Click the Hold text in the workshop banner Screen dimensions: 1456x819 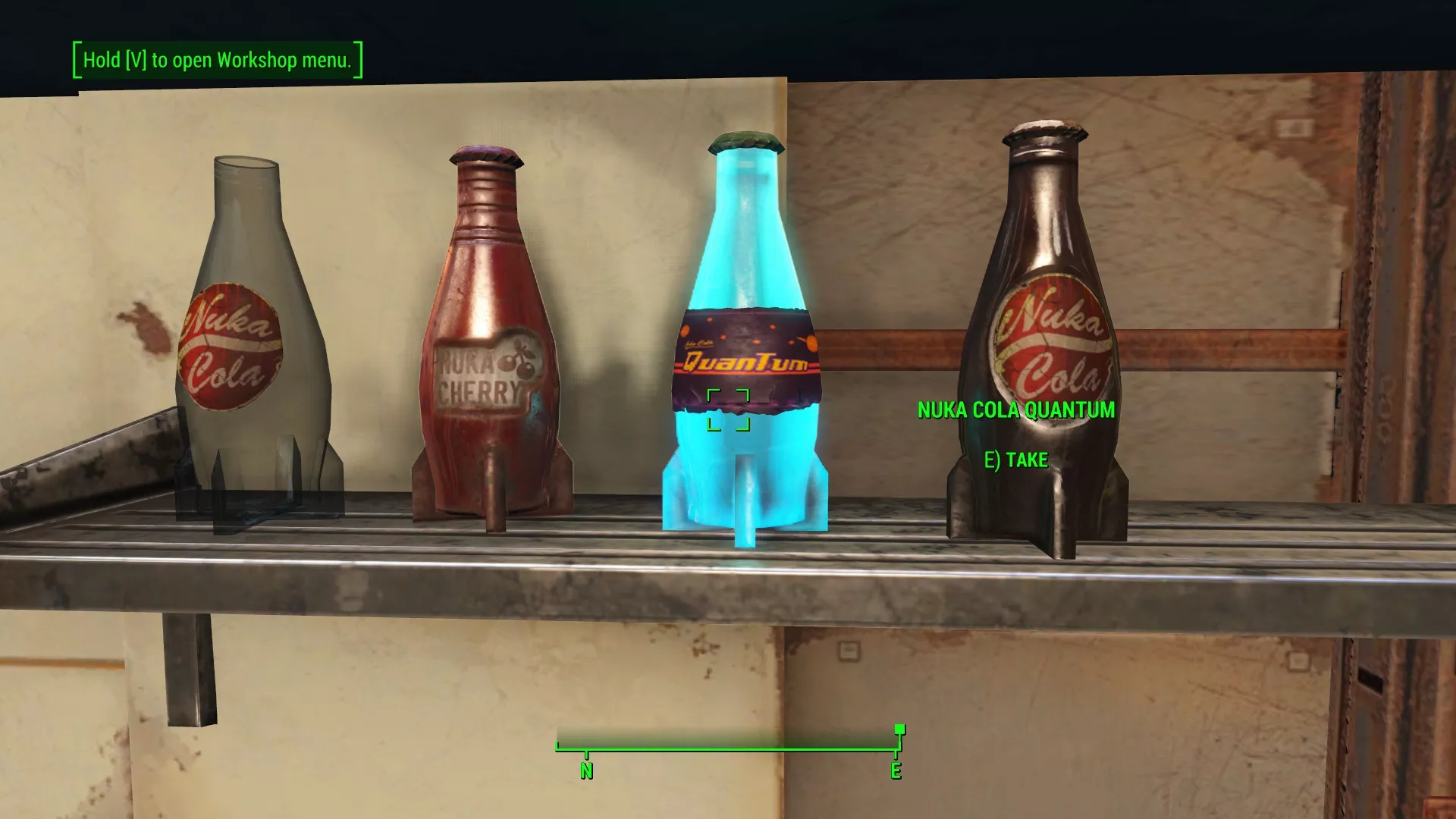pyautogui.click(x=98, y=59)
